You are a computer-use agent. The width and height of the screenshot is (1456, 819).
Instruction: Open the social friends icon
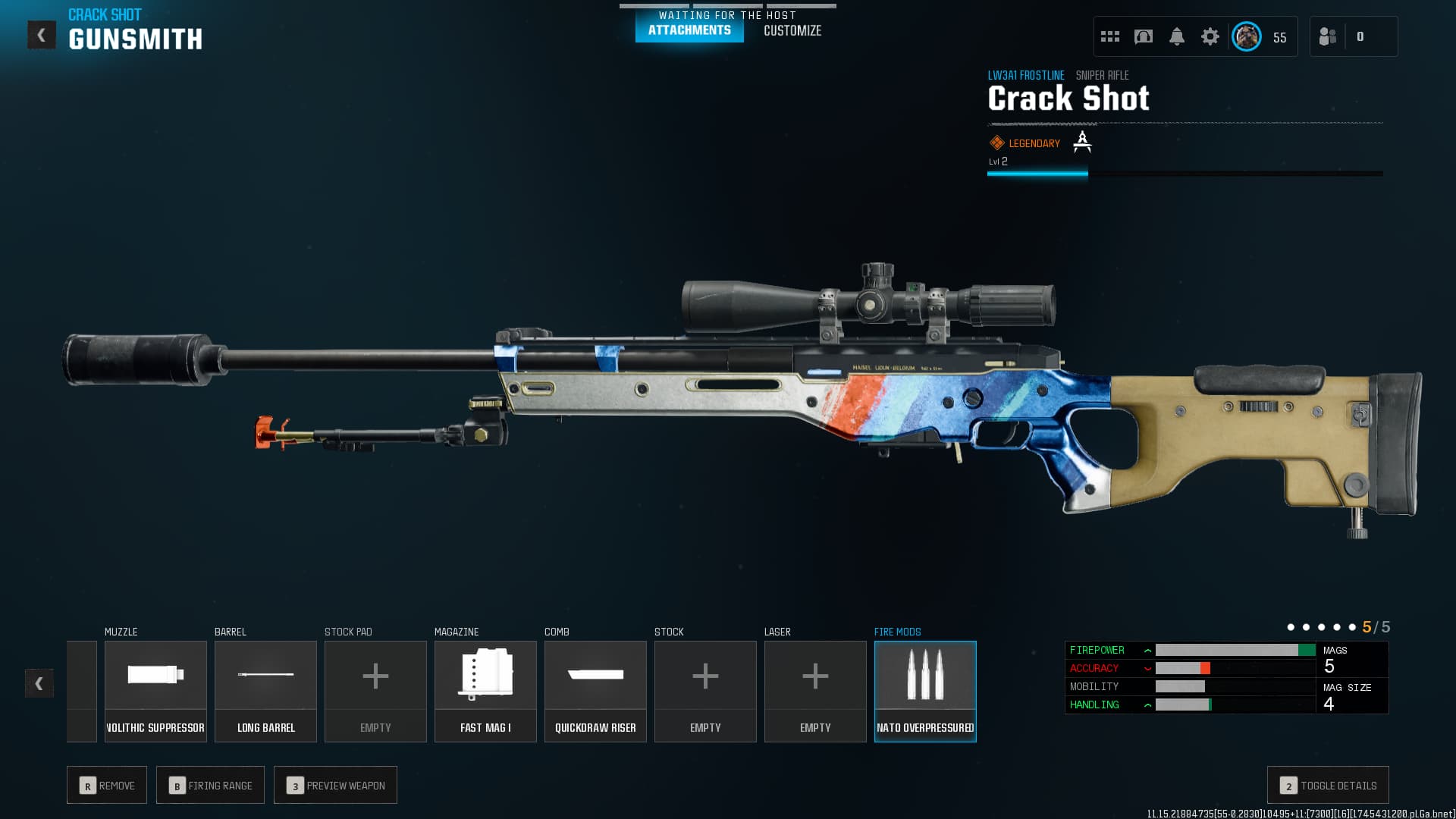(x=1328, y=36)
